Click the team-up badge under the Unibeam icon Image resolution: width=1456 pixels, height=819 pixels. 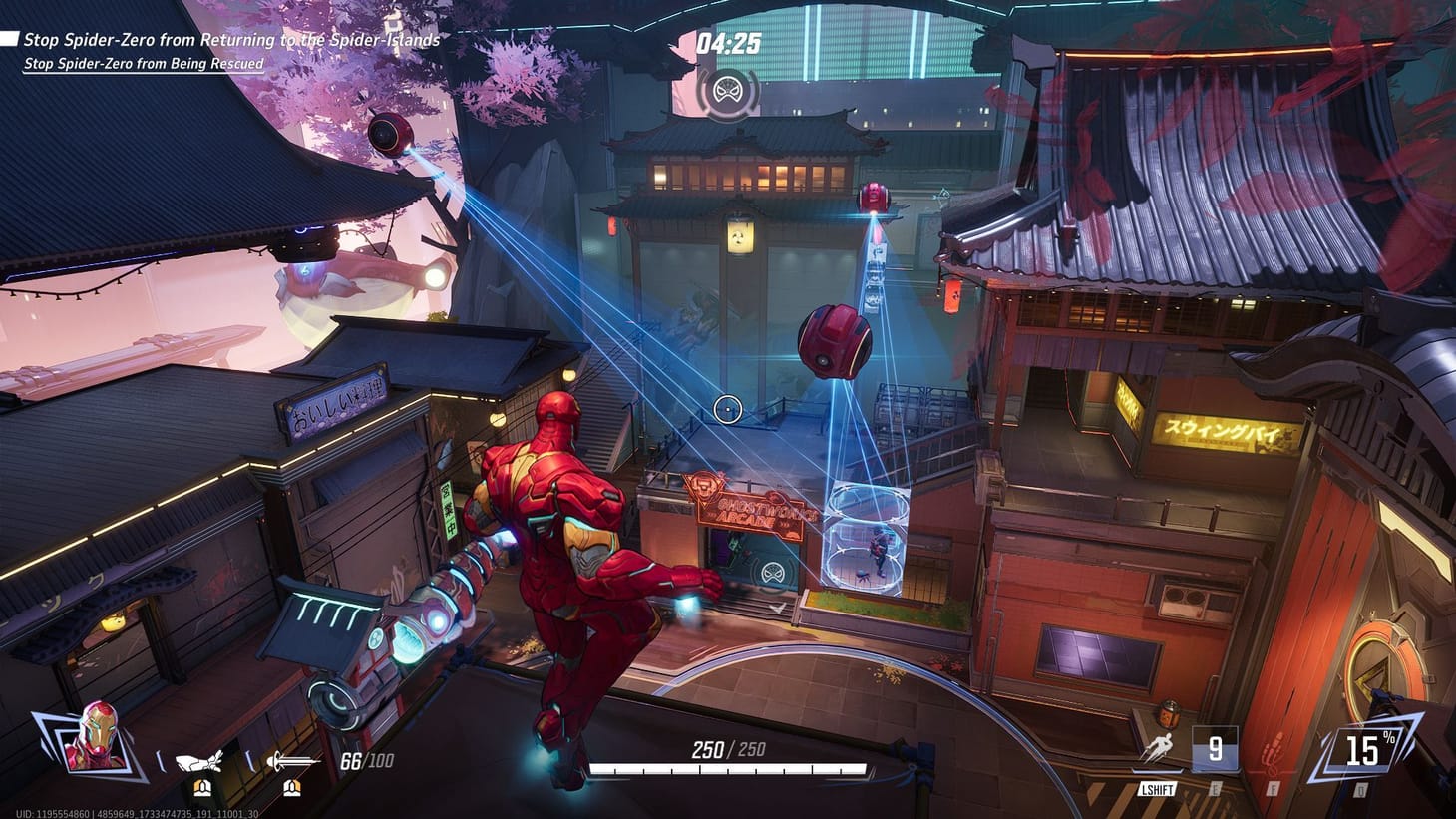291,788
